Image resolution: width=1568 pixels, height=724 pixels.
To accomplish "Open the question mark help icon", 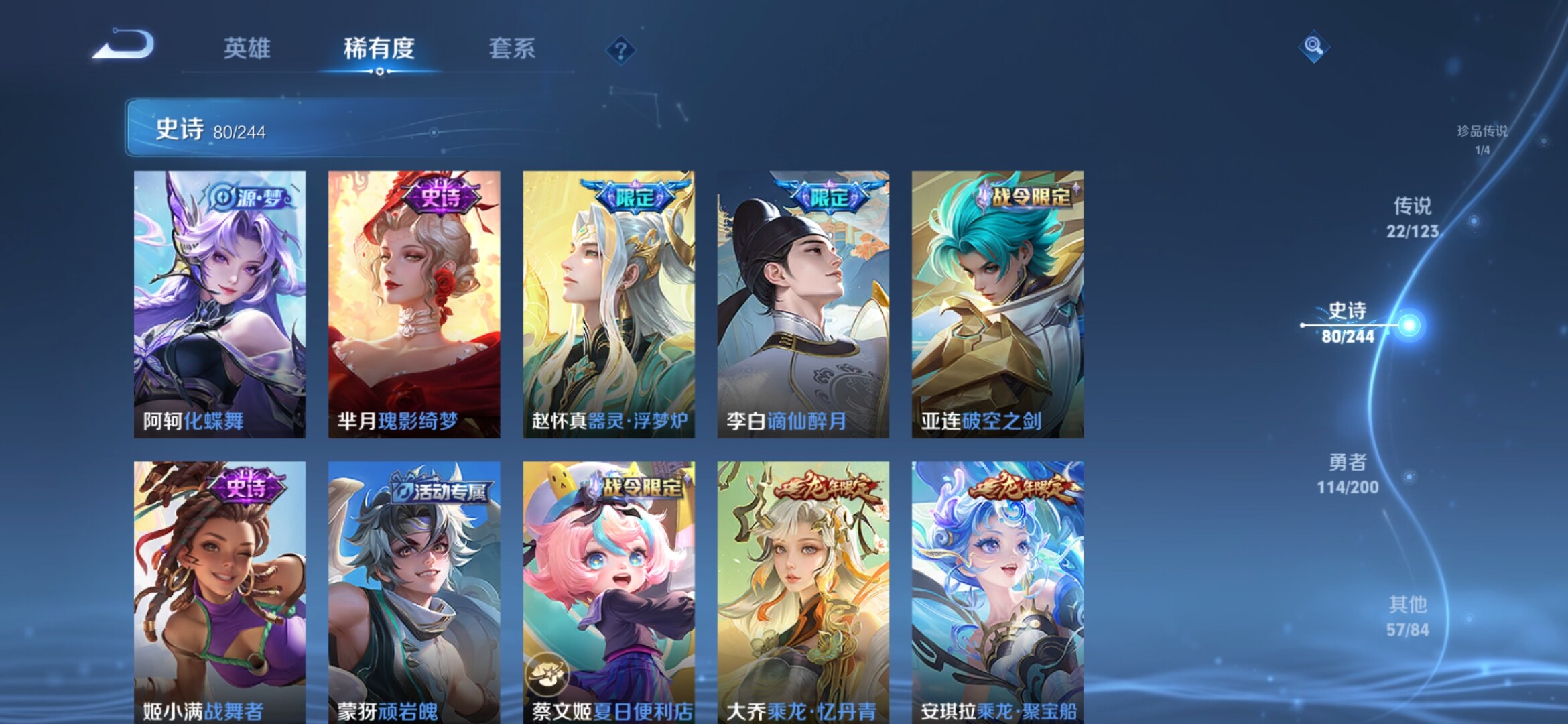I will coord(621,50).
